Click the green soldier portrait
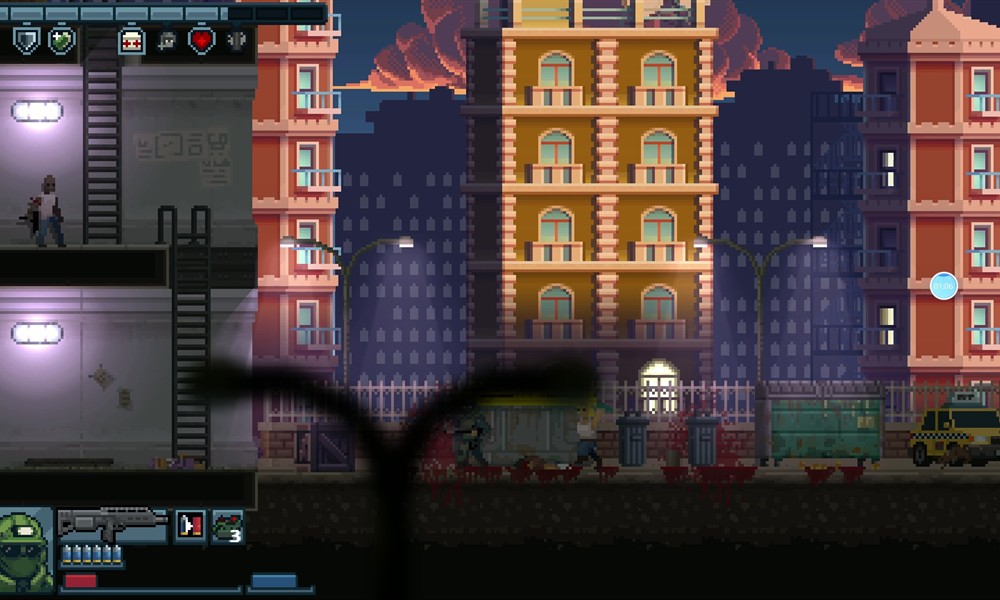Image resolution: width=1000 pixels, height=600 pixels. point(26,551)
